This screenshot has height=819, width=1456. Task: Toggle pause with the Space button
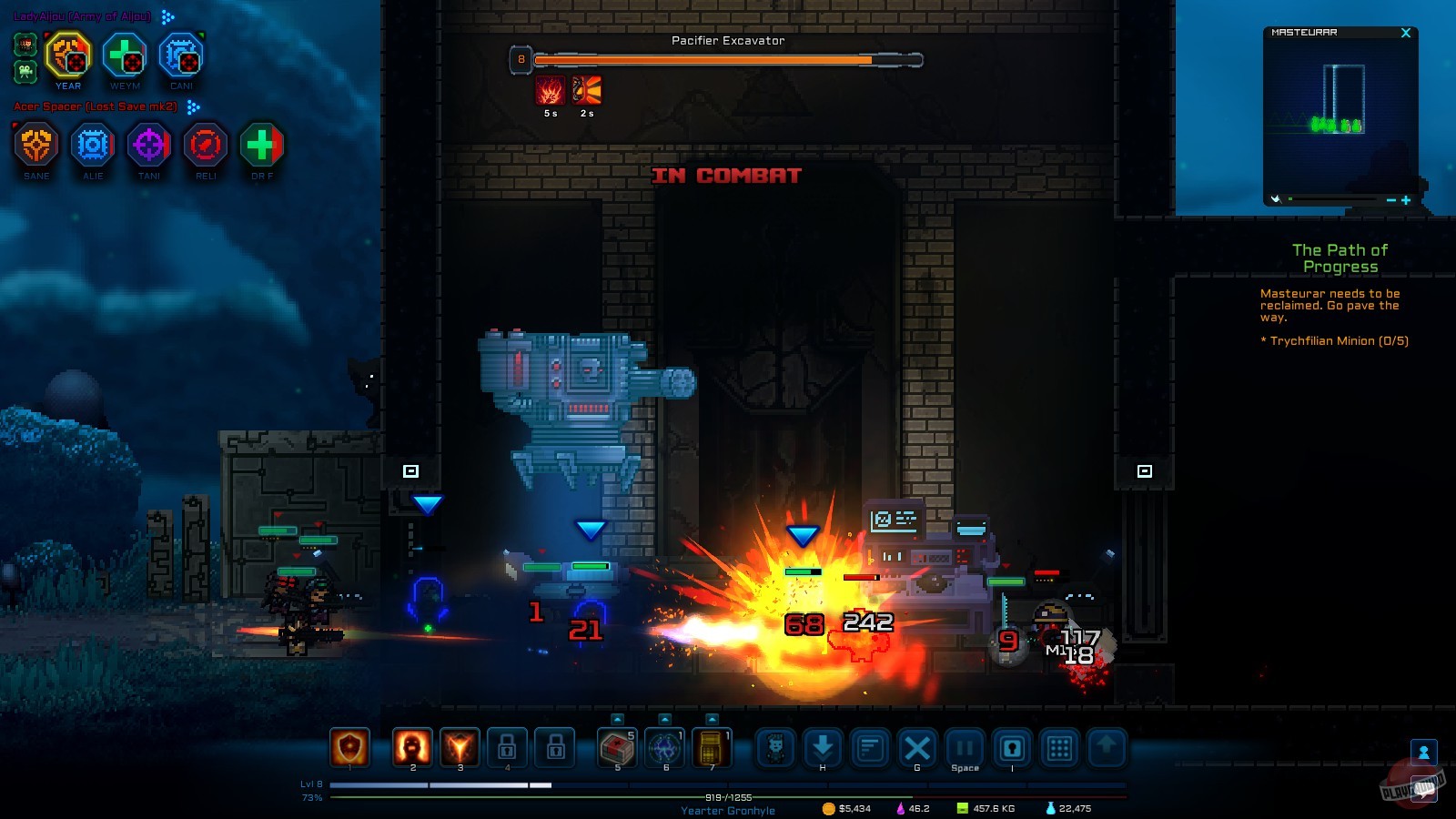(965, 747)
